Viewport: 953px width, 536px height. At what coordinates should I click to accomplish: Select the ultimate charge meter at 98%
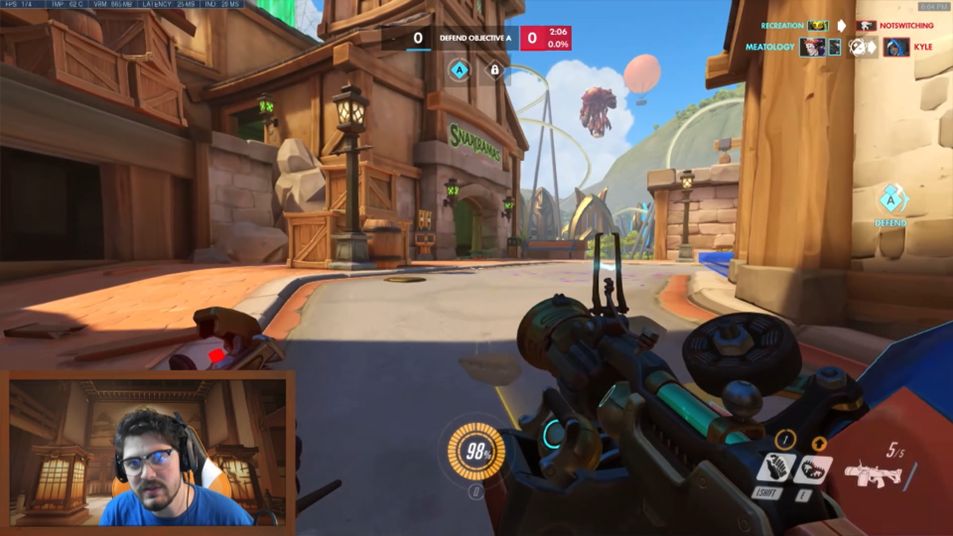tap(475, 451)
